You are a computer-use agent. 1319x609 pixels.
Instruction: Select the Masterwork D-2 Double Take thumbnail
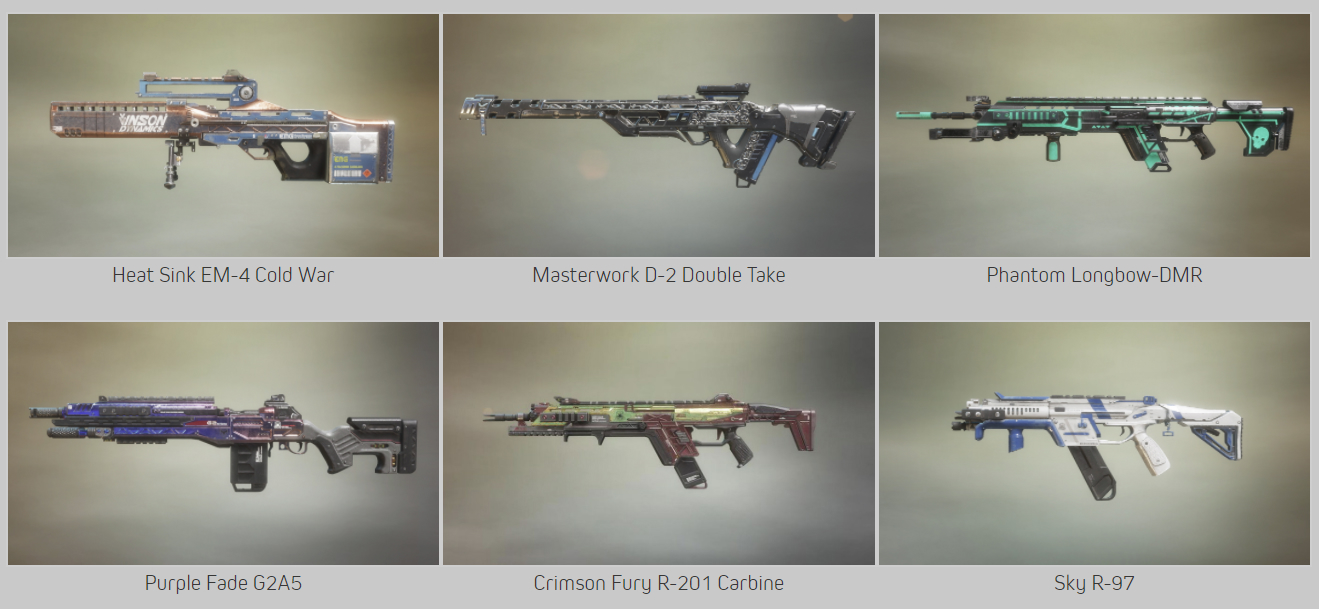click(x=658, y=135)
